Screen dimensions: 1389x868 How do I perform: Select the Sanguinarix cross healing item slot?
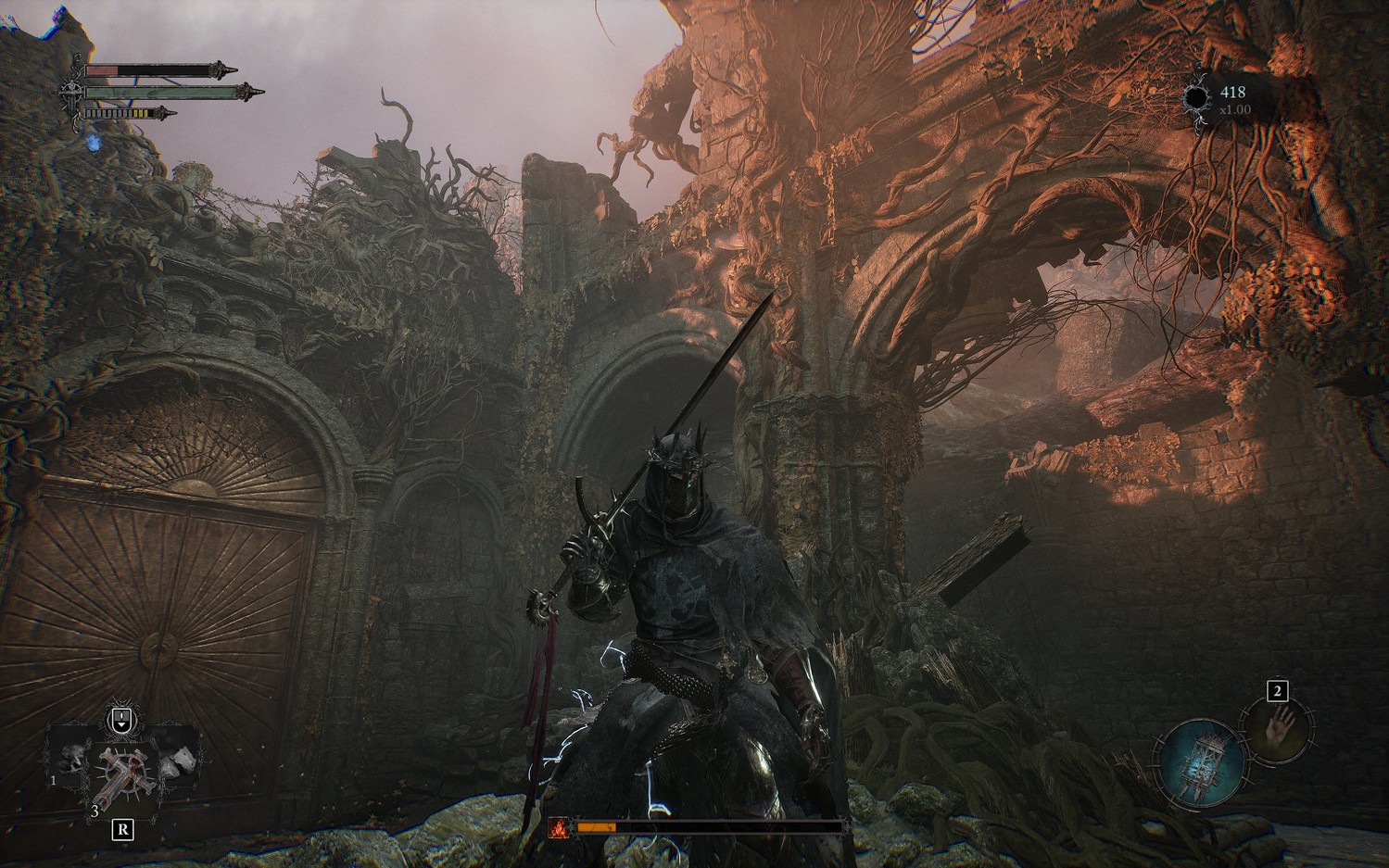coord(122,775)
